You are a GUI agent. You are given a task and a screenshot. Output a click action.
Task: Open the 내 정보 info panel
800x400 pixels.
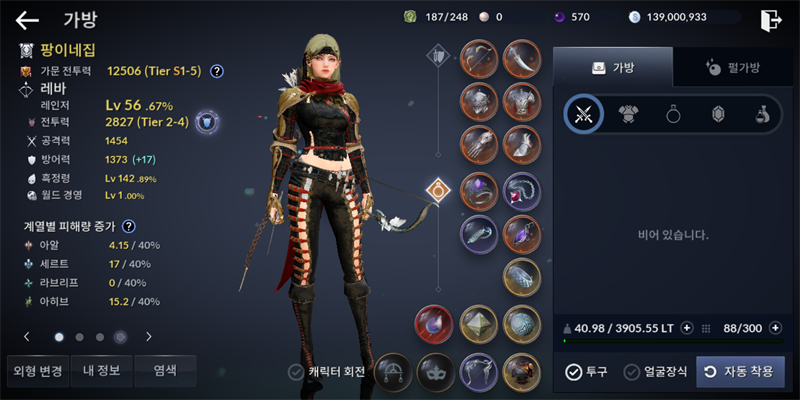[101, 371]
